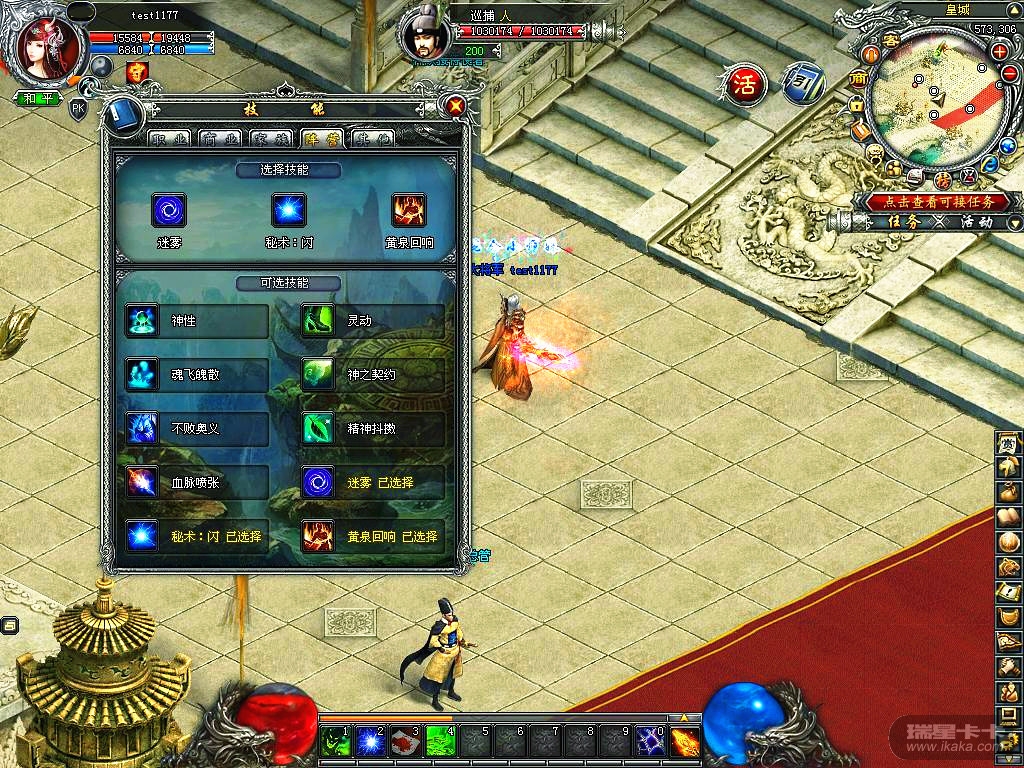Choose the 神性 skill row
Image resolution: width=1024 pixels, height=768 pixels.
pos(197,321)
